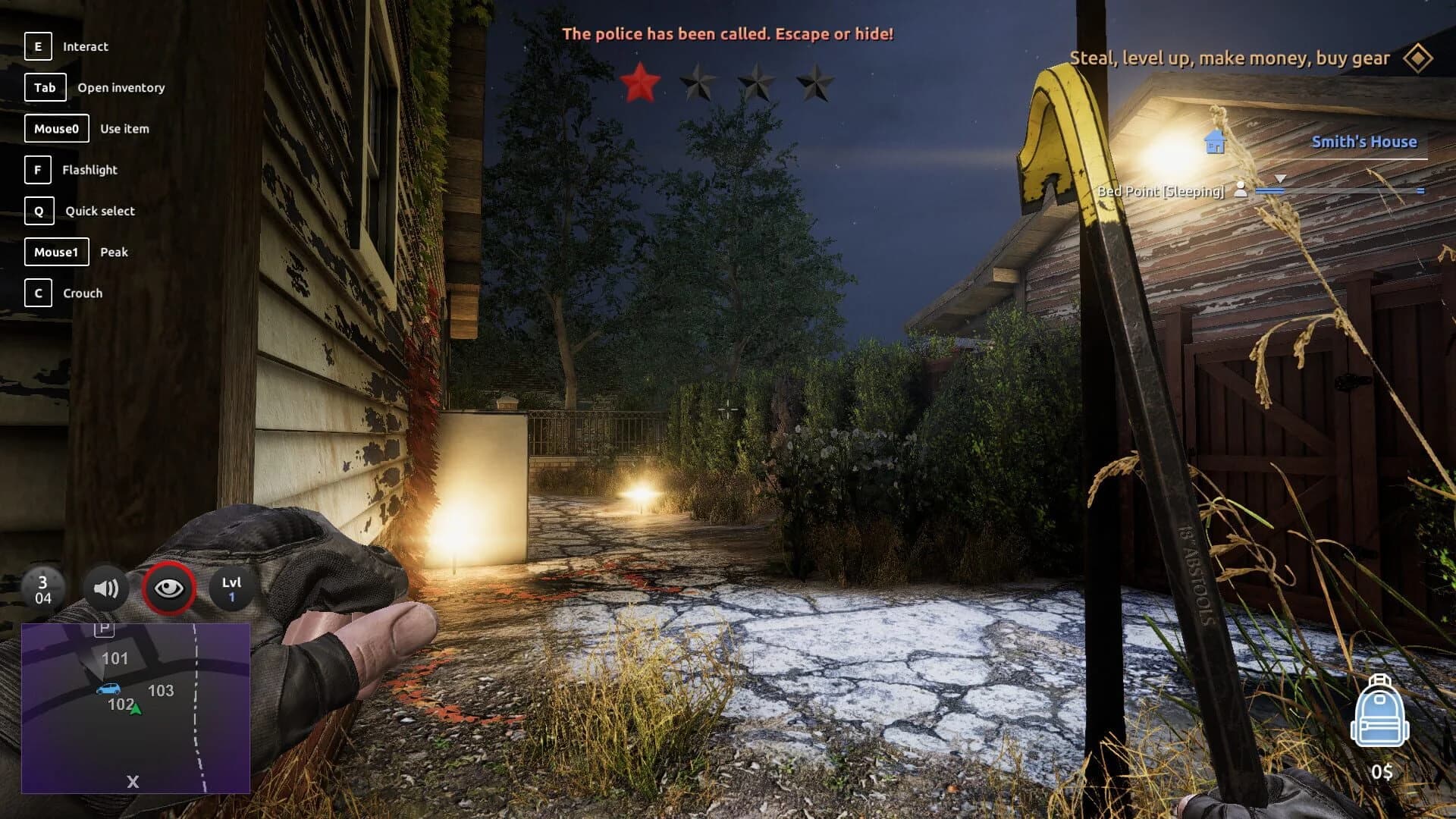Open inventory via the backpack icon
1456x819 pixels.
click(x=1382, y=714)
